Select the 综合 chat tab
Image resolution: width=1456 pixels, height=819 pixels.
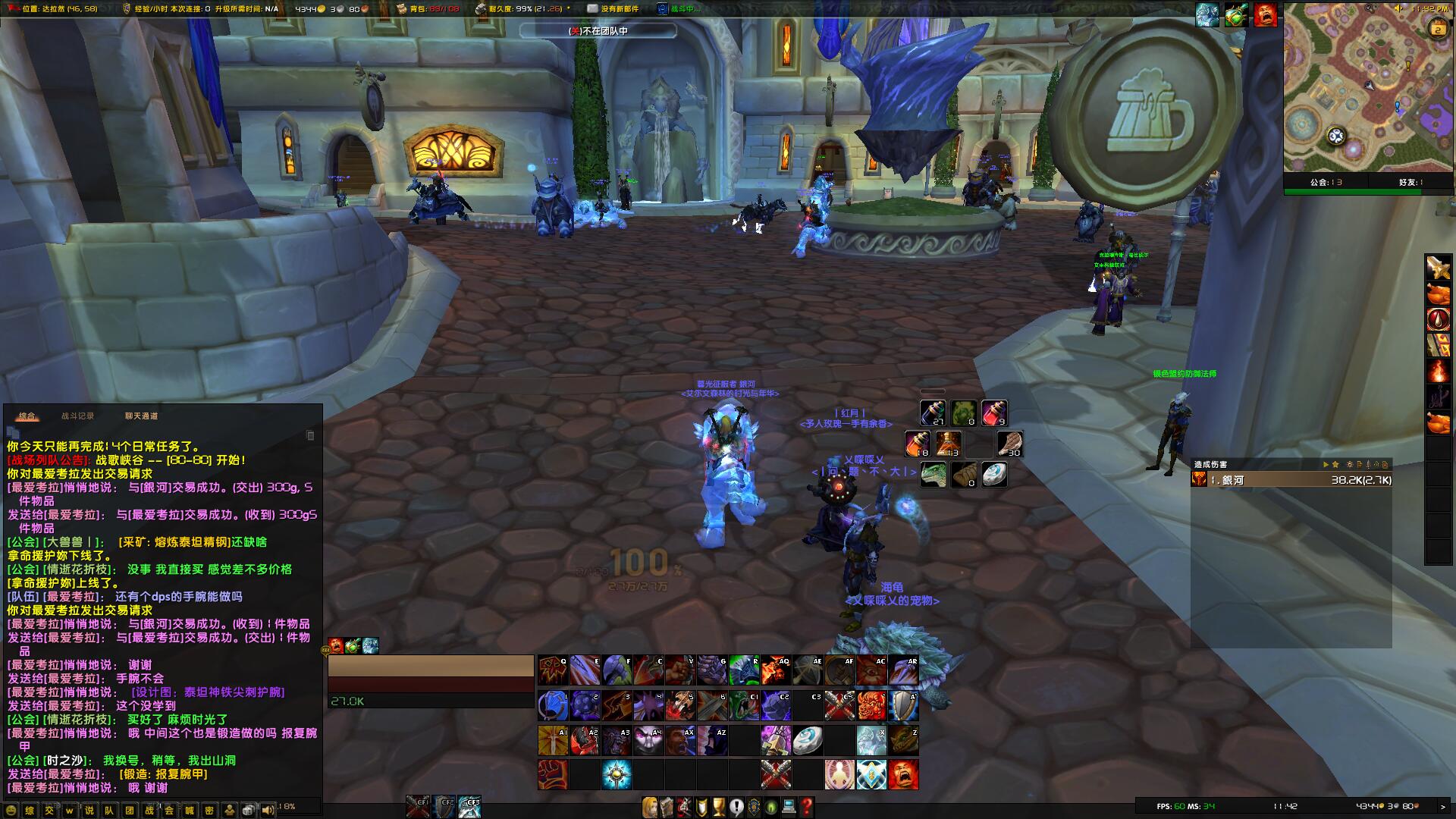(27, 416)
